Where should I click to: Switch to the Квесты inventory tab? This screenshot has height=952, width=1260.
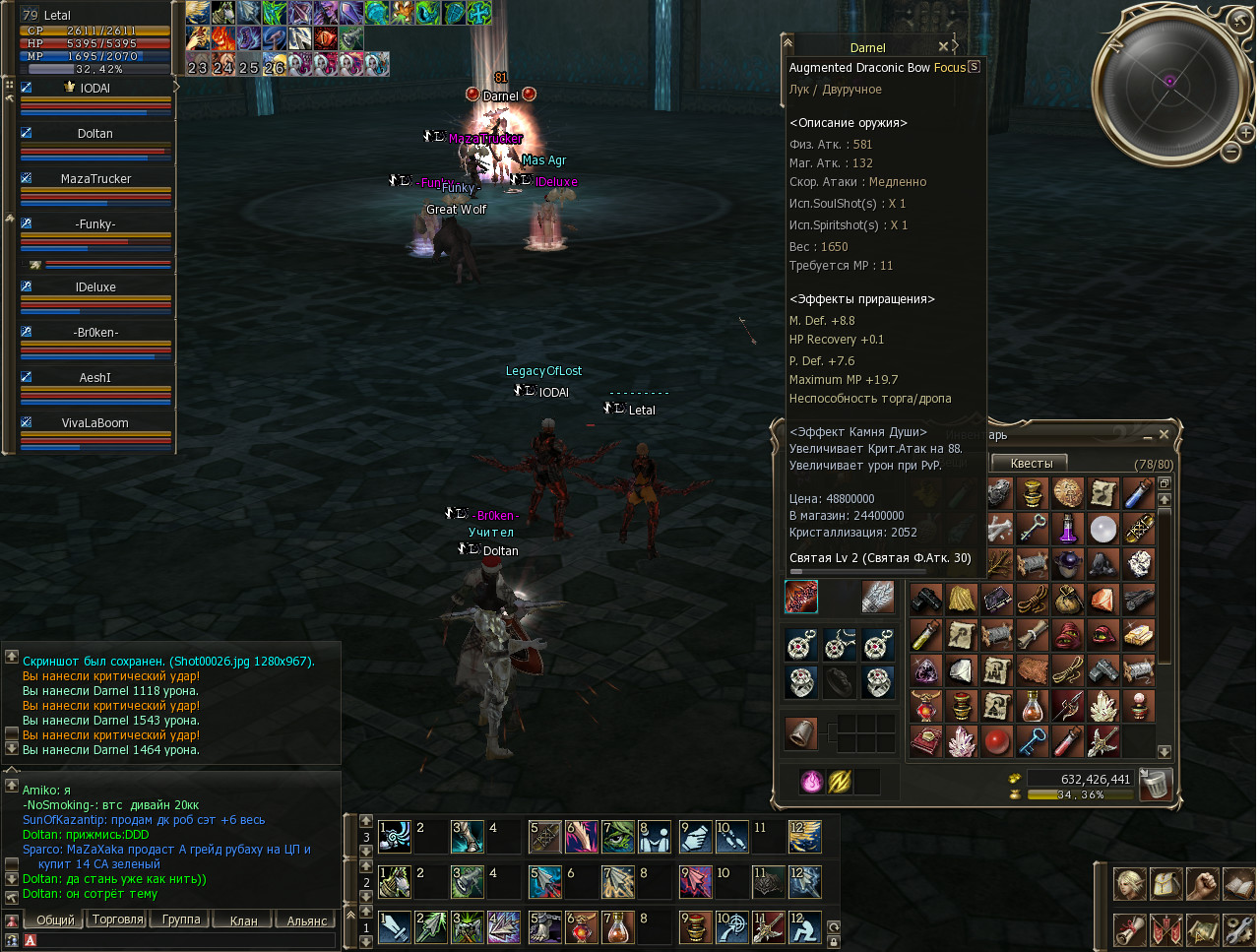1031,463
